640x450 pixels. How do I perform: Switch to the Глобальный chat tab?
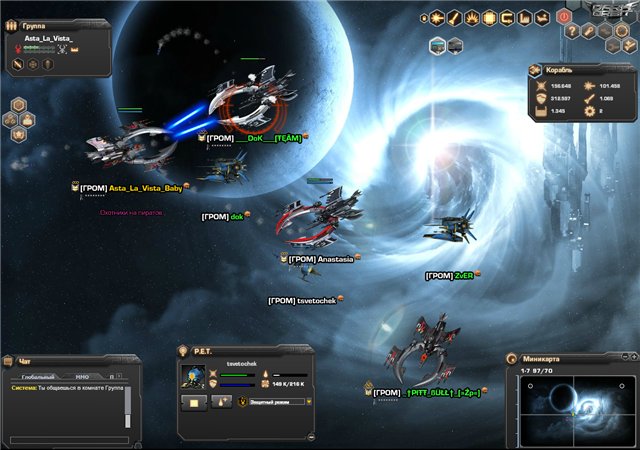[x=38, y=377]
